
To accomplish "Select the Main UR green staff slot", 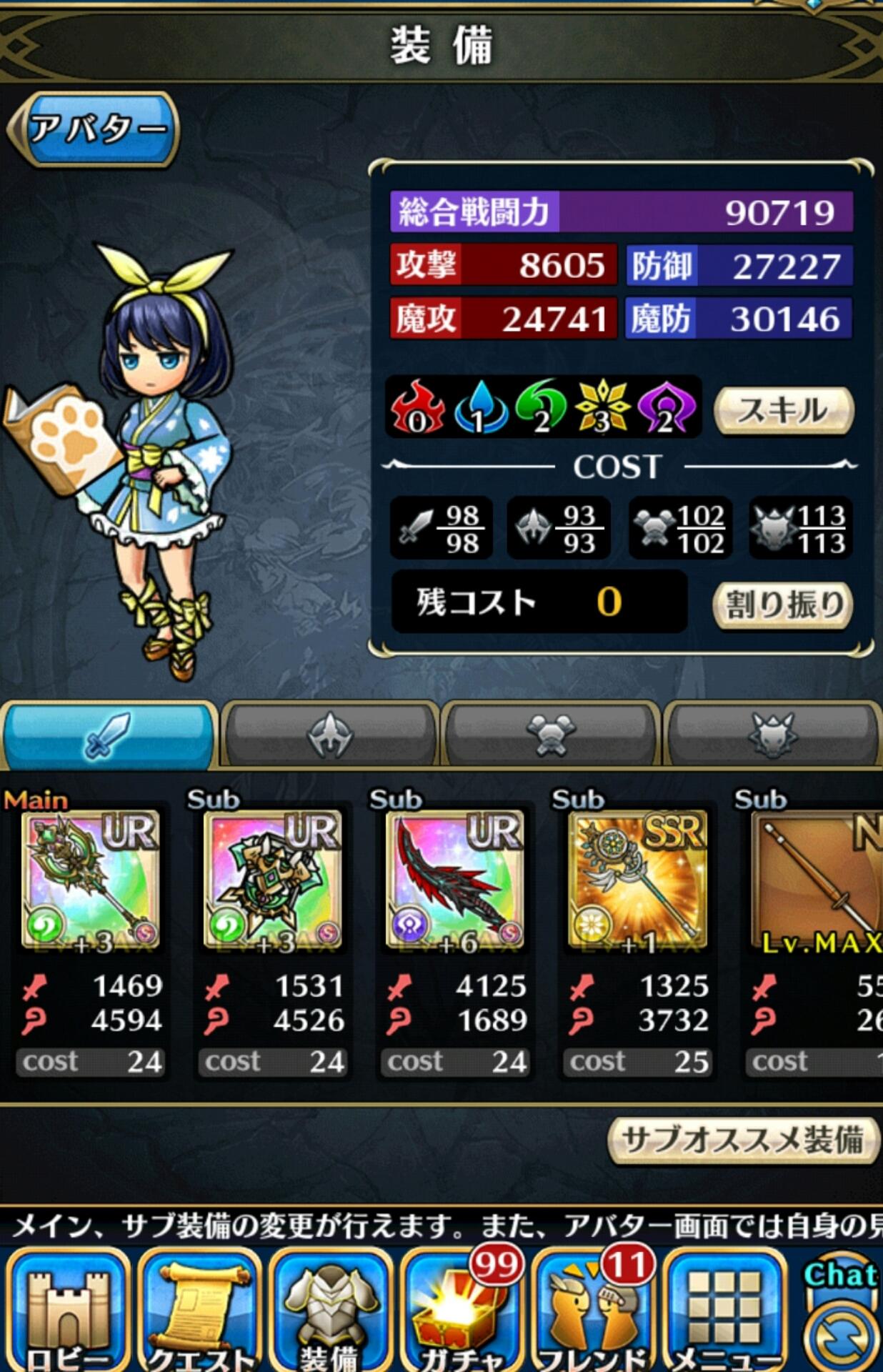I will pyautogui.click(x=91, y=880).
